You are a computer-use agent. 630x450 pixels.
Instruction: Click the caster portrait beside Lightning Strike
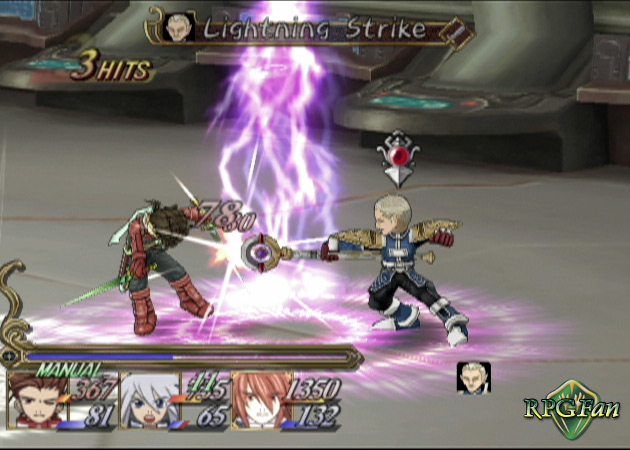(x=181, y=26)
